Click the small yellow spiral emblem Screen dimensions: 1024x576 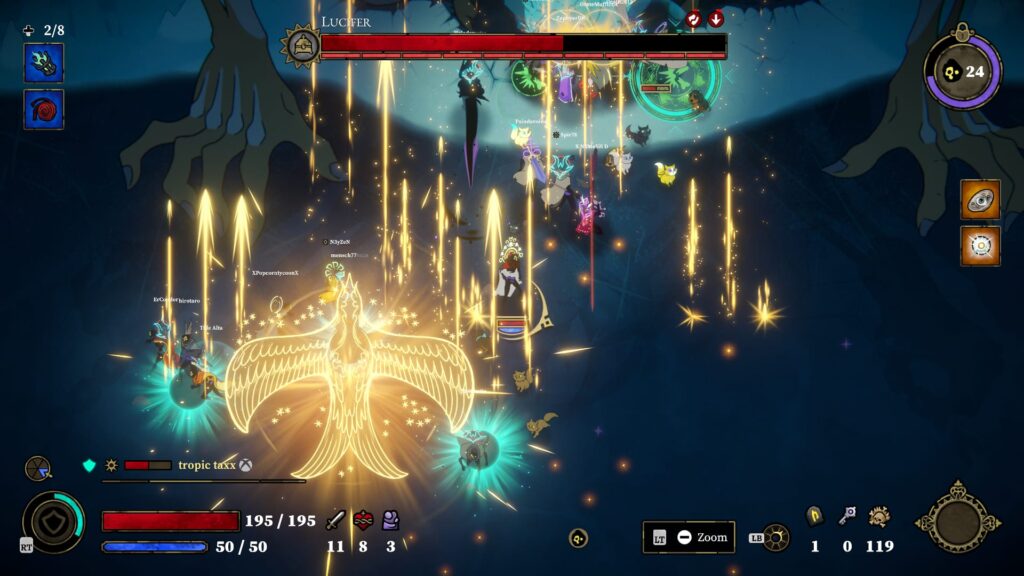578,538
